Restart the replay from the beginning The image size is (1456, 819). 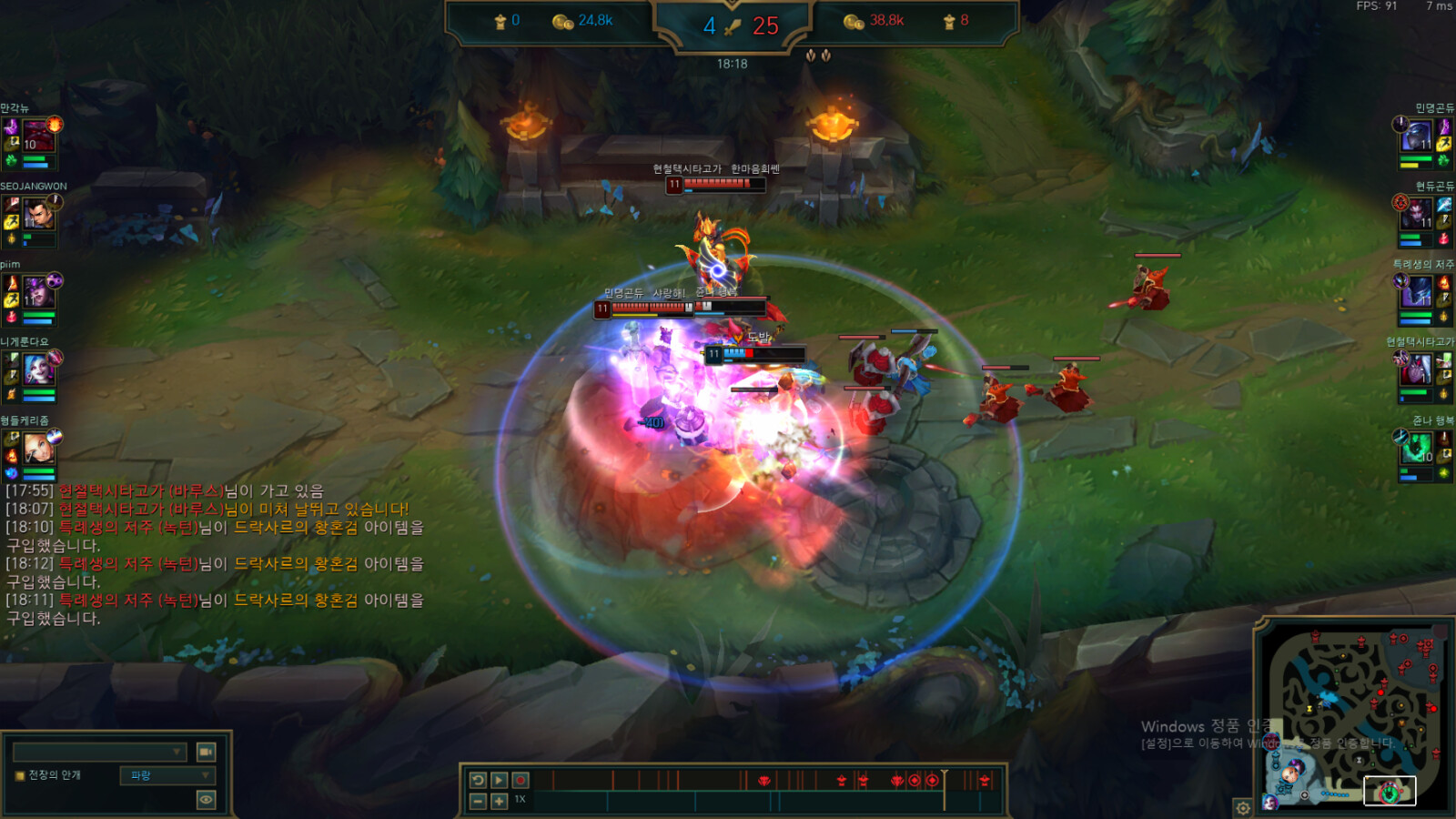pos(477,780)
